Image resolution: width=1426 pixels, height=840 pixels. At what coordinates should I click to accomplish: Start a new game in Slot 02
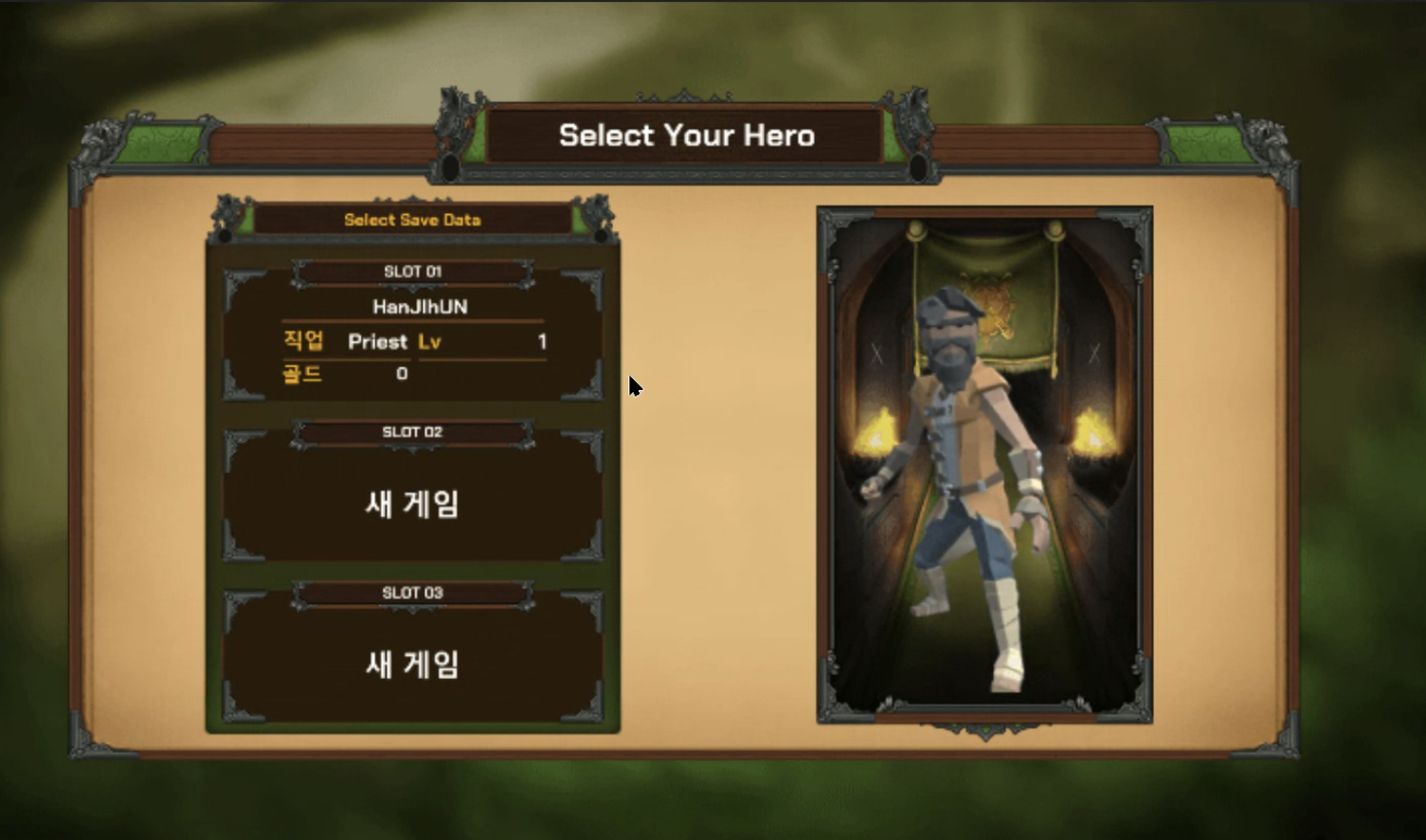tap(413, 499)
